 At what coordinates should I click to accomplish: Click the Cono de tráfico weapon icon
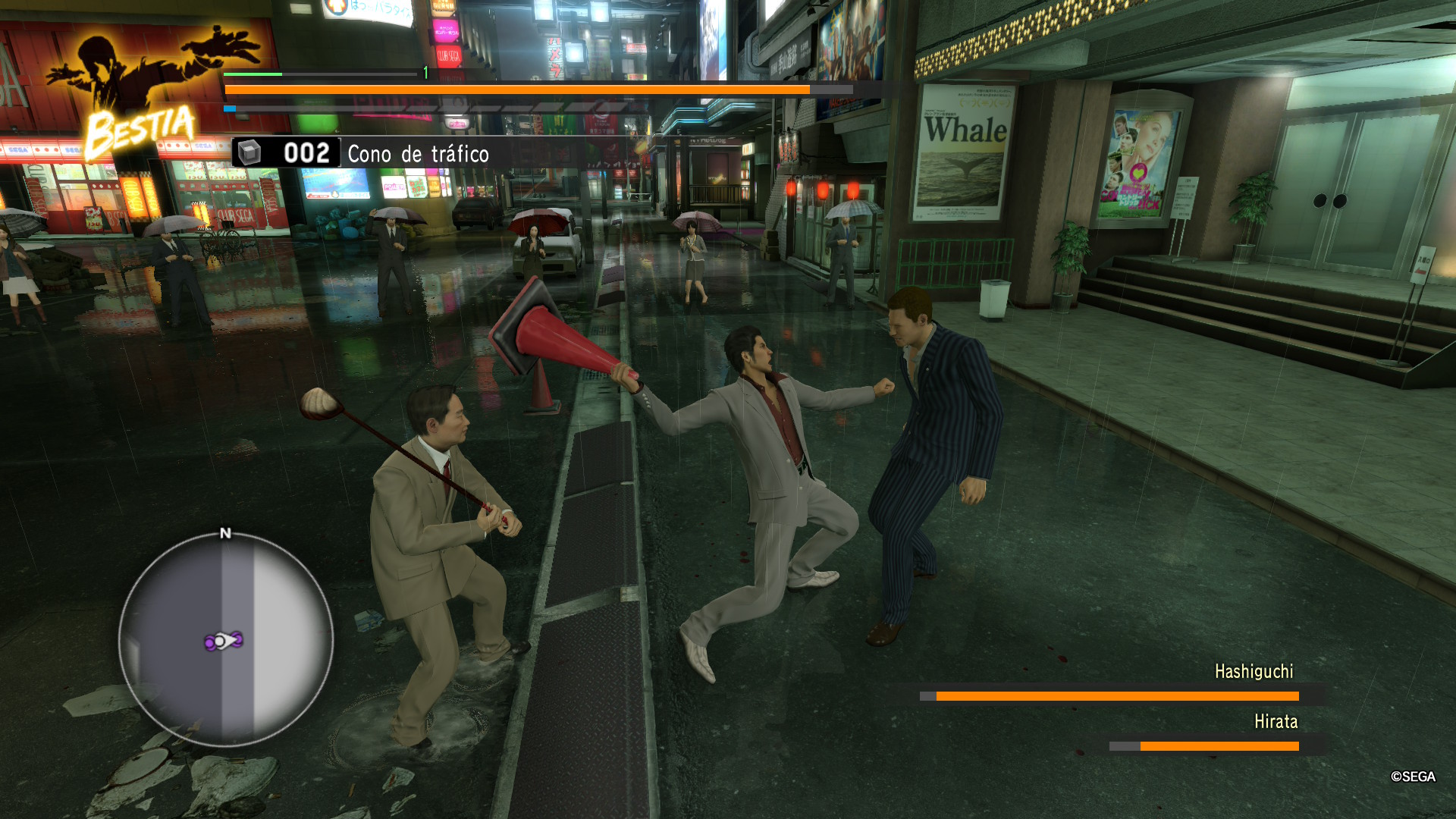coord(249,152)
